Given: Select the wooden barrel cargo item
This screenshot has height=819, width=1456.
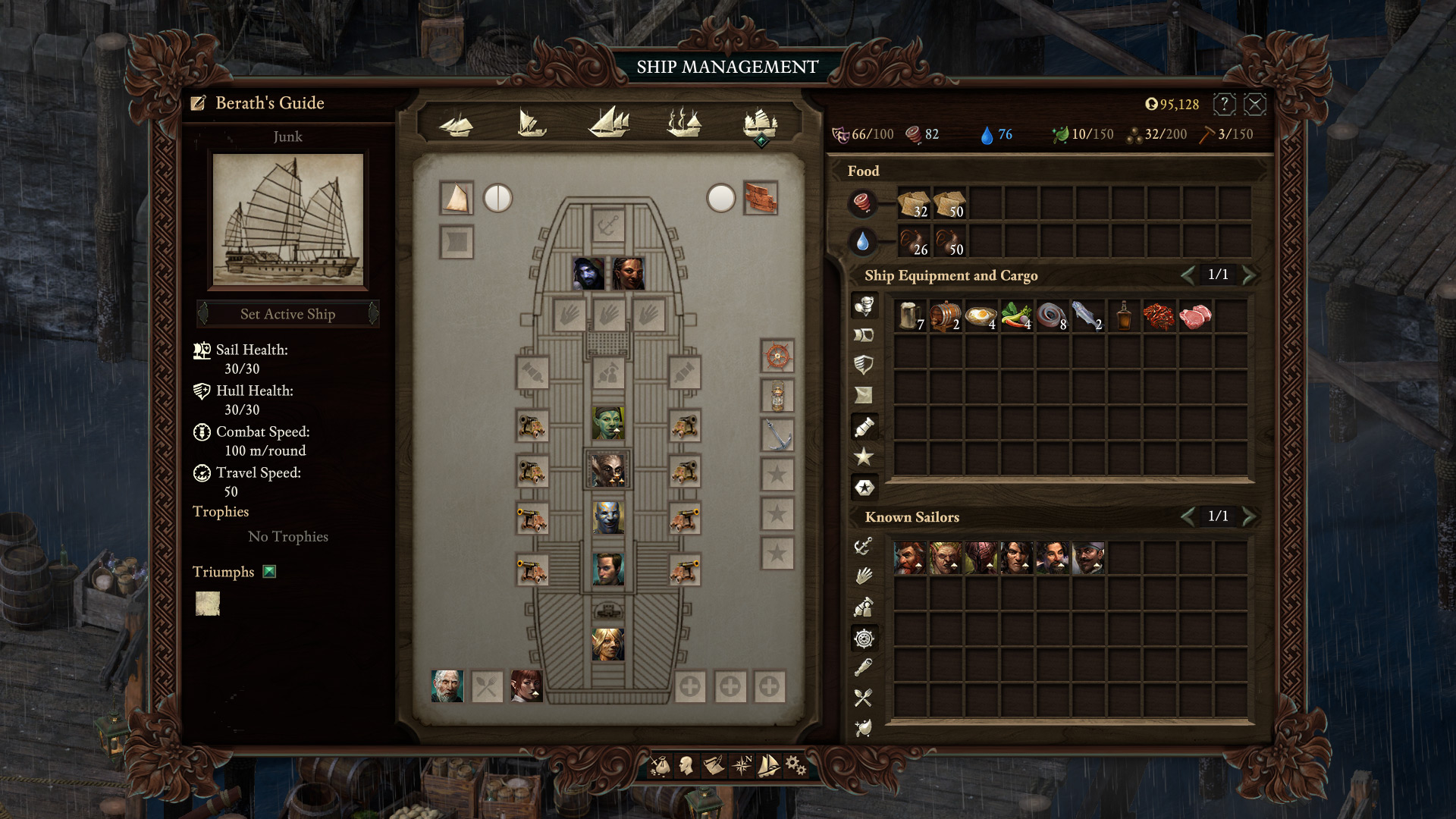Looking at the screenshot, I should point(945,315).
